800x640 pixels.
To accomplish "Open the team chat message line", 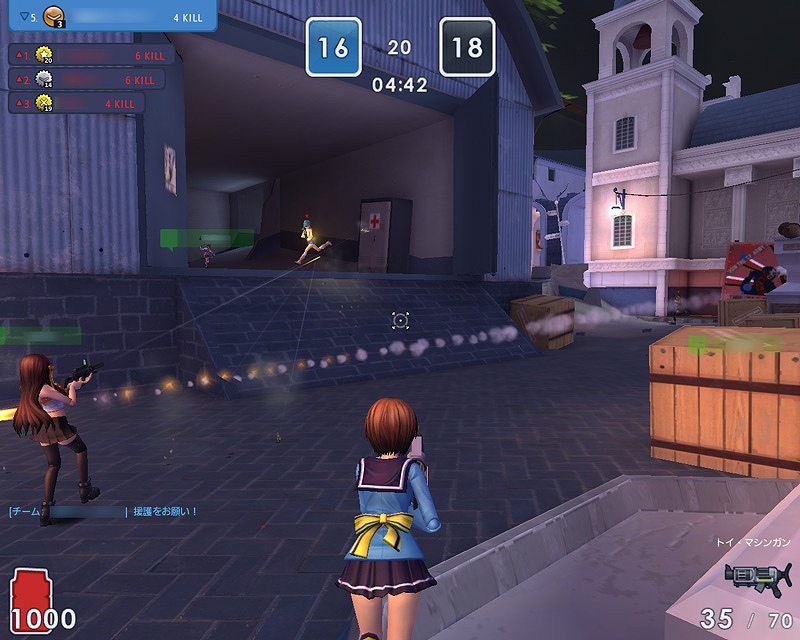I will coord(103,511).
